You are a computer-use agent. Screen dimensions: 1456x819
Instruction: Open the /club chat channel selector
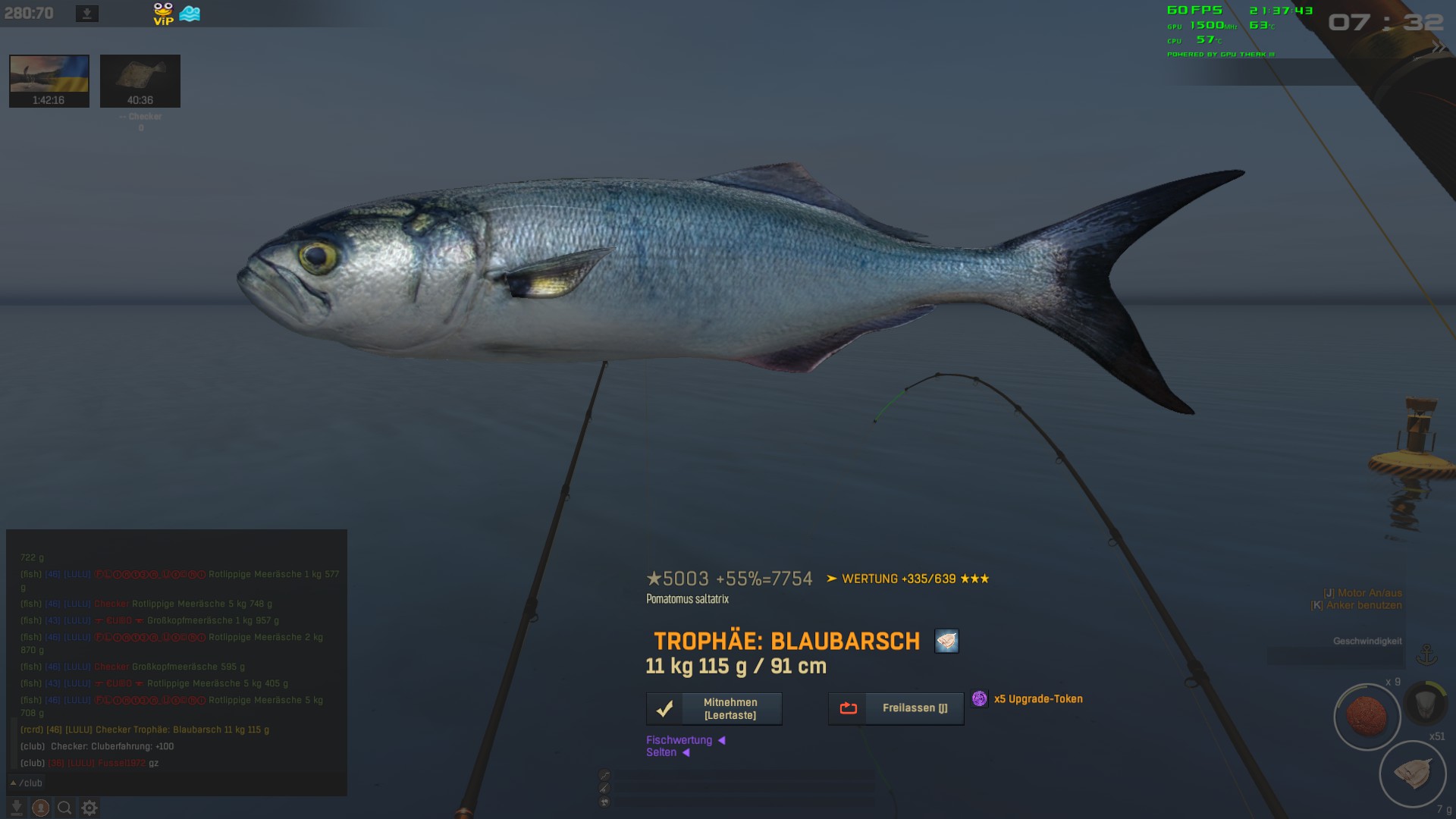pos(27,783)
